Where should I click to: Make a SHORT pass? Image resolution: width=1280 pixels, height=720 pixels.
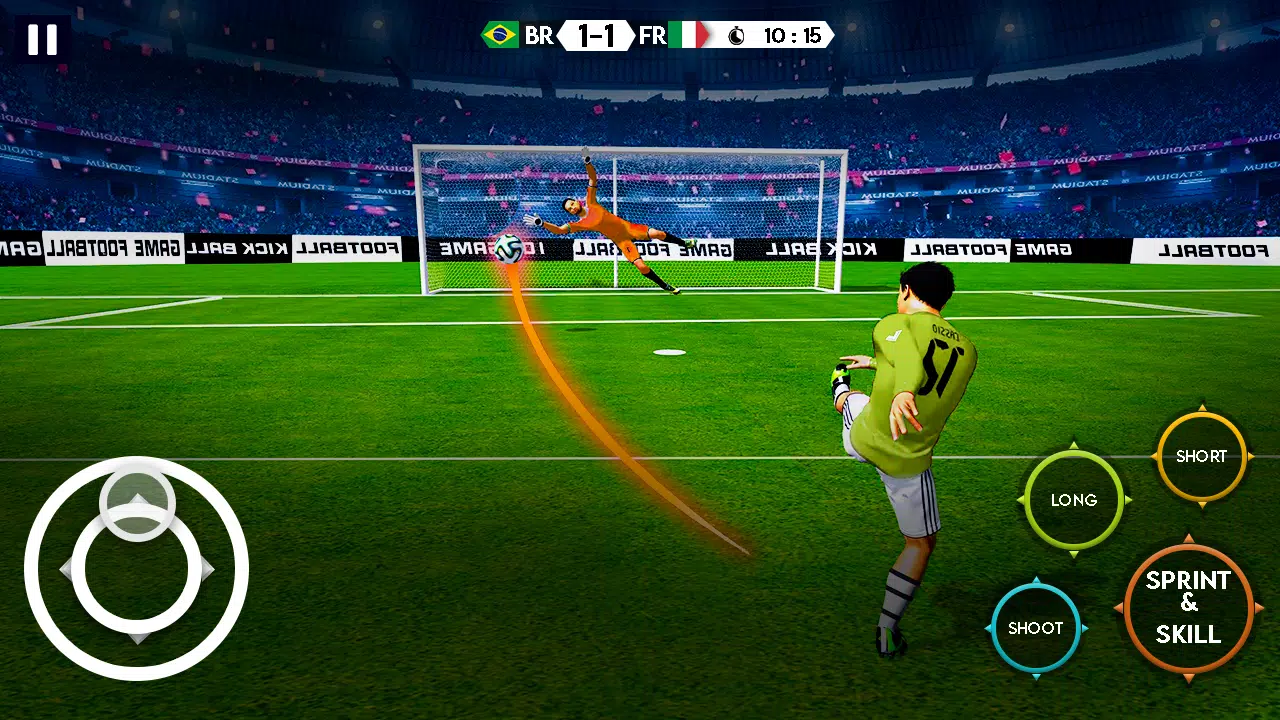[x=1200, y=456]
